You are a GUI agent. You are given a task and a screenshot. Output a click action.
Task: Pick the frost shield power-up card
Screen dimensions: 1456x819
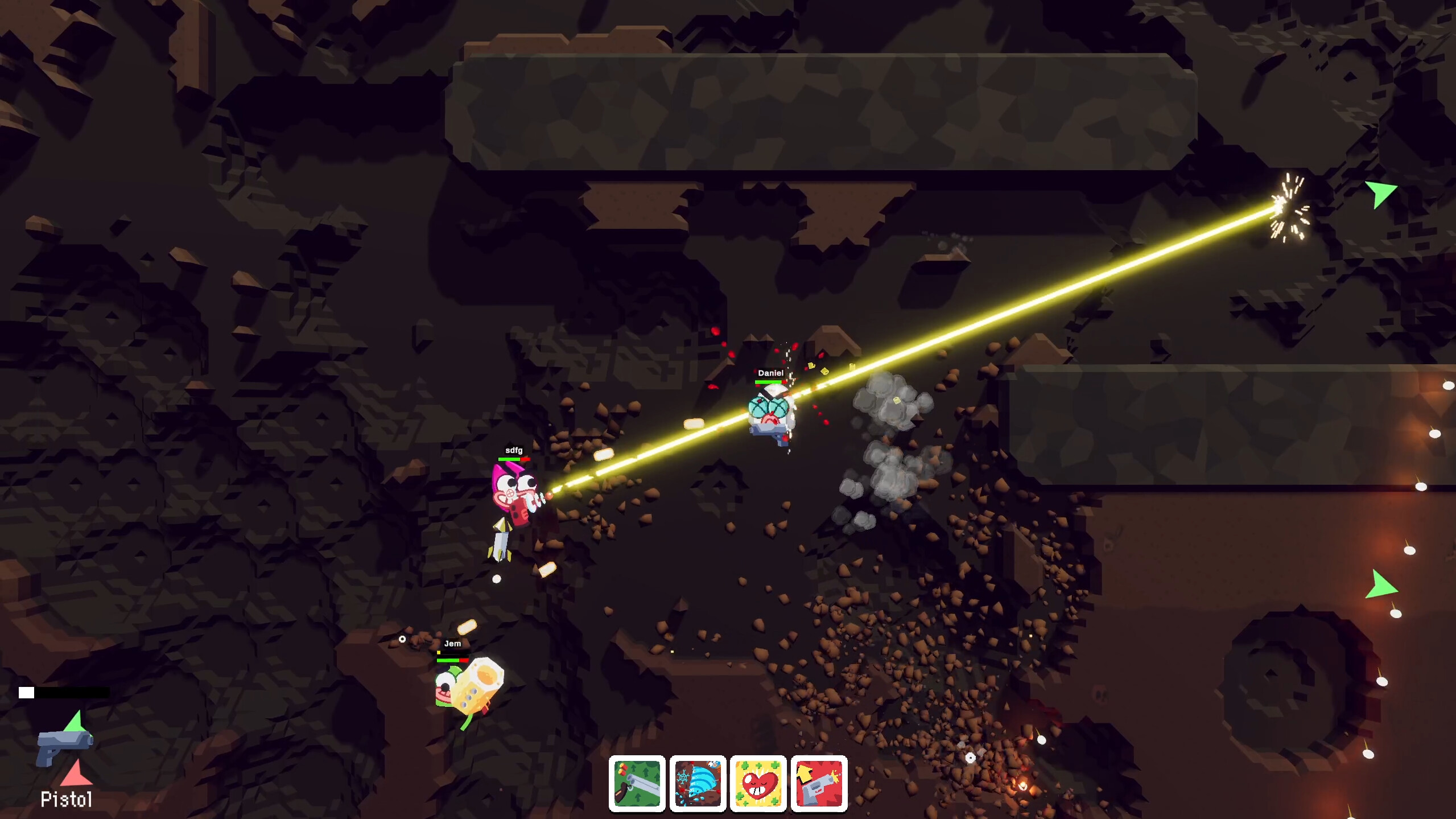point(698,783)
